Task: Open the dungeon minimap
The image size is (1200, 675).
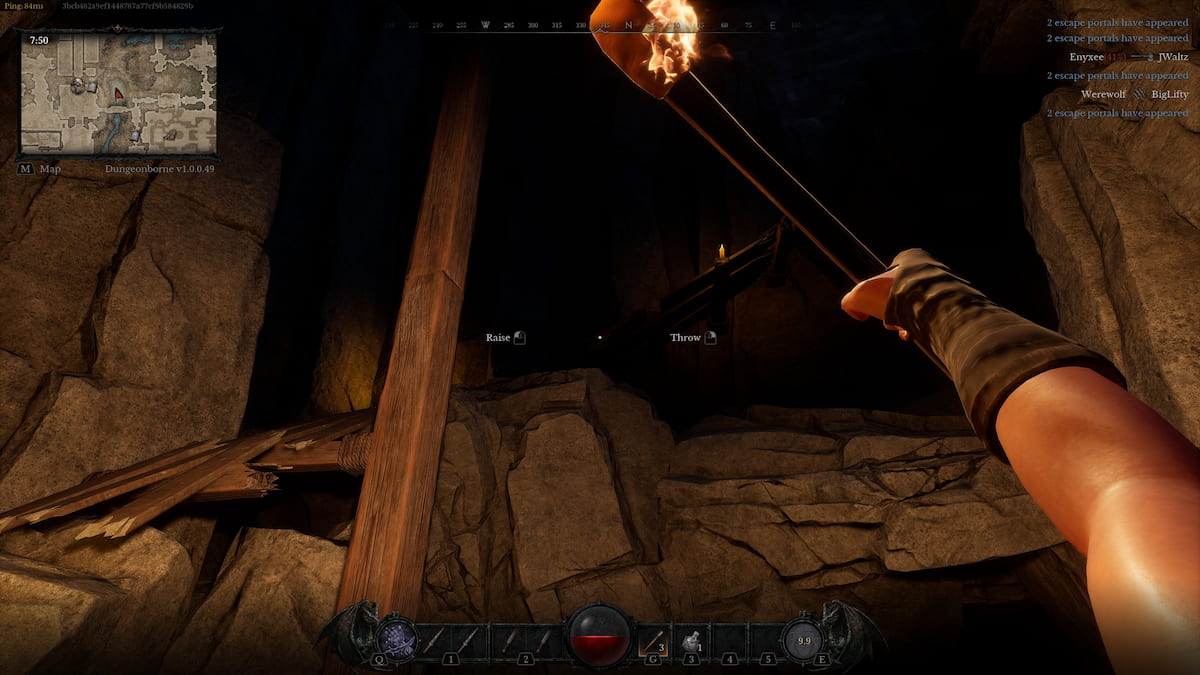Action: (118, 91)
